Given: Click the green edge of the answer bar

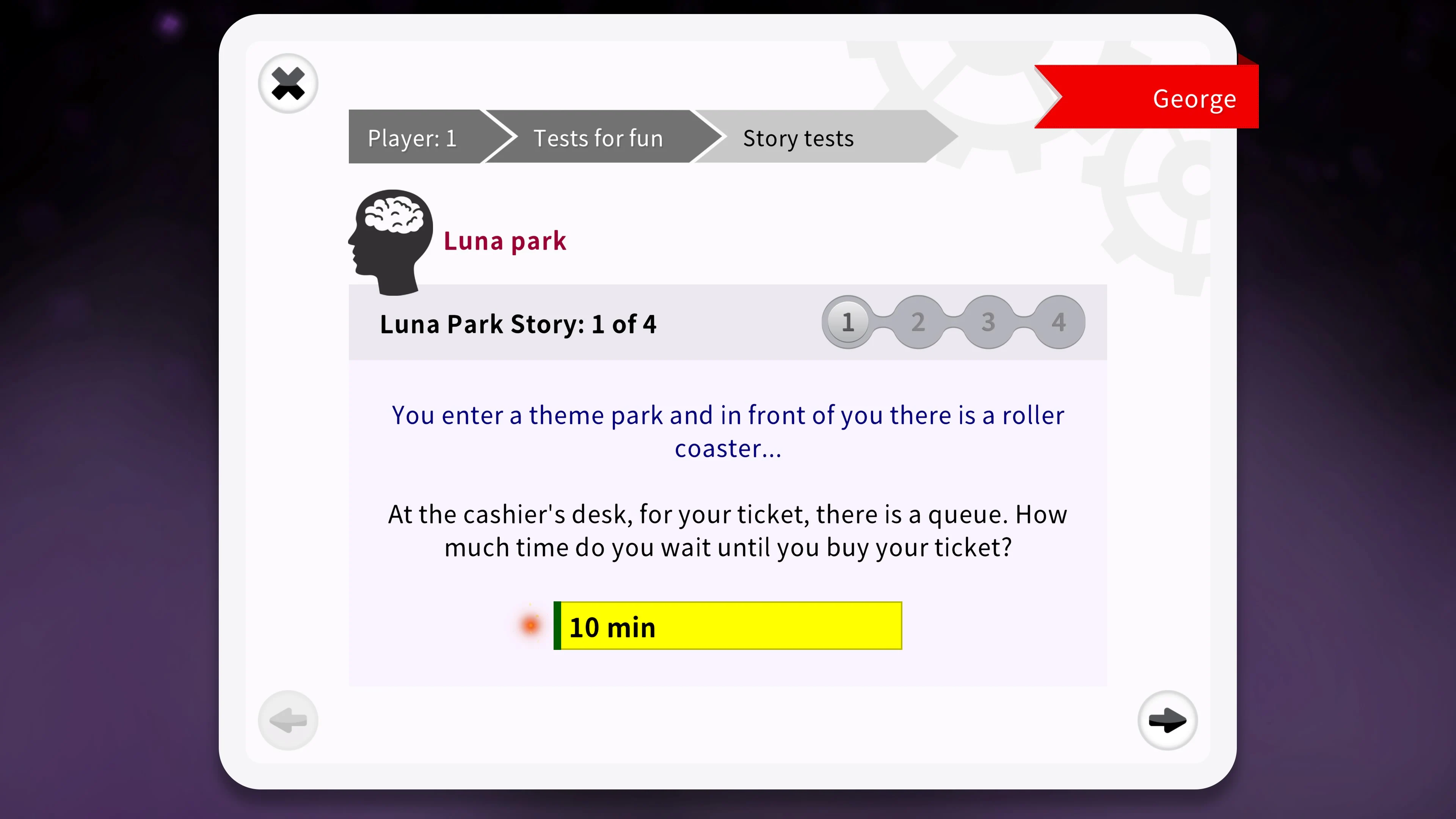Looking at the screenshot, I should tap(557, 626).
